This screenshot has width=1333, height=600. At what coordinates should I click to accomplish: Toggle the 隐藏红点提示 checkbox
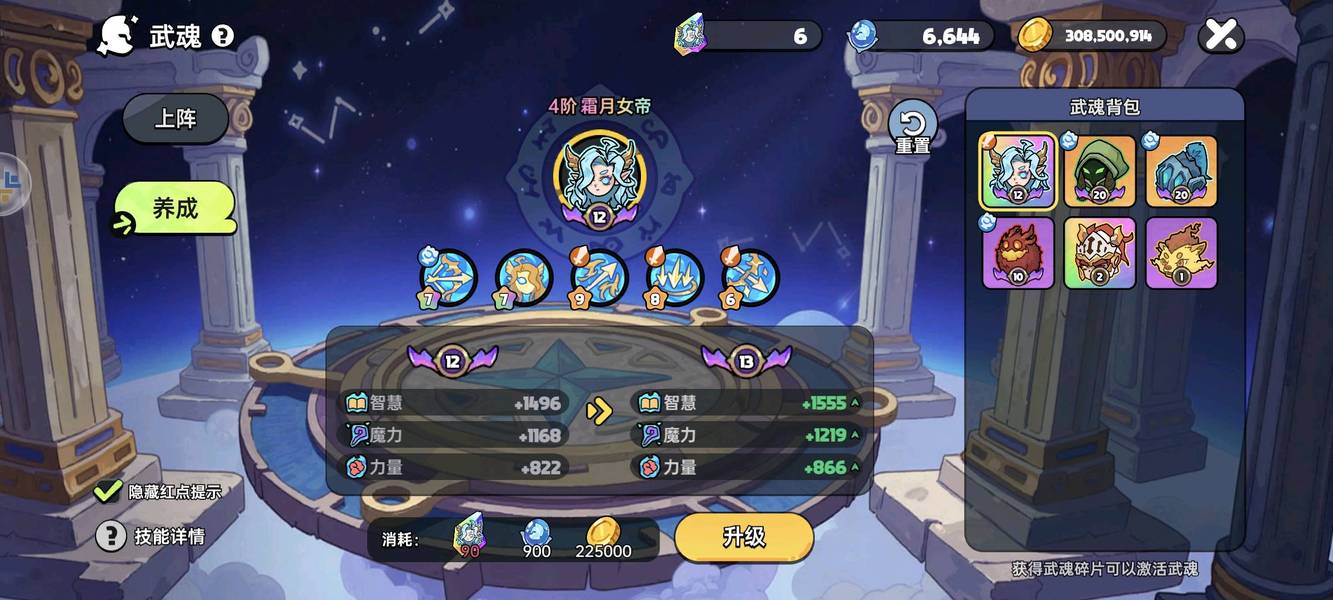(x=108, y=491)
